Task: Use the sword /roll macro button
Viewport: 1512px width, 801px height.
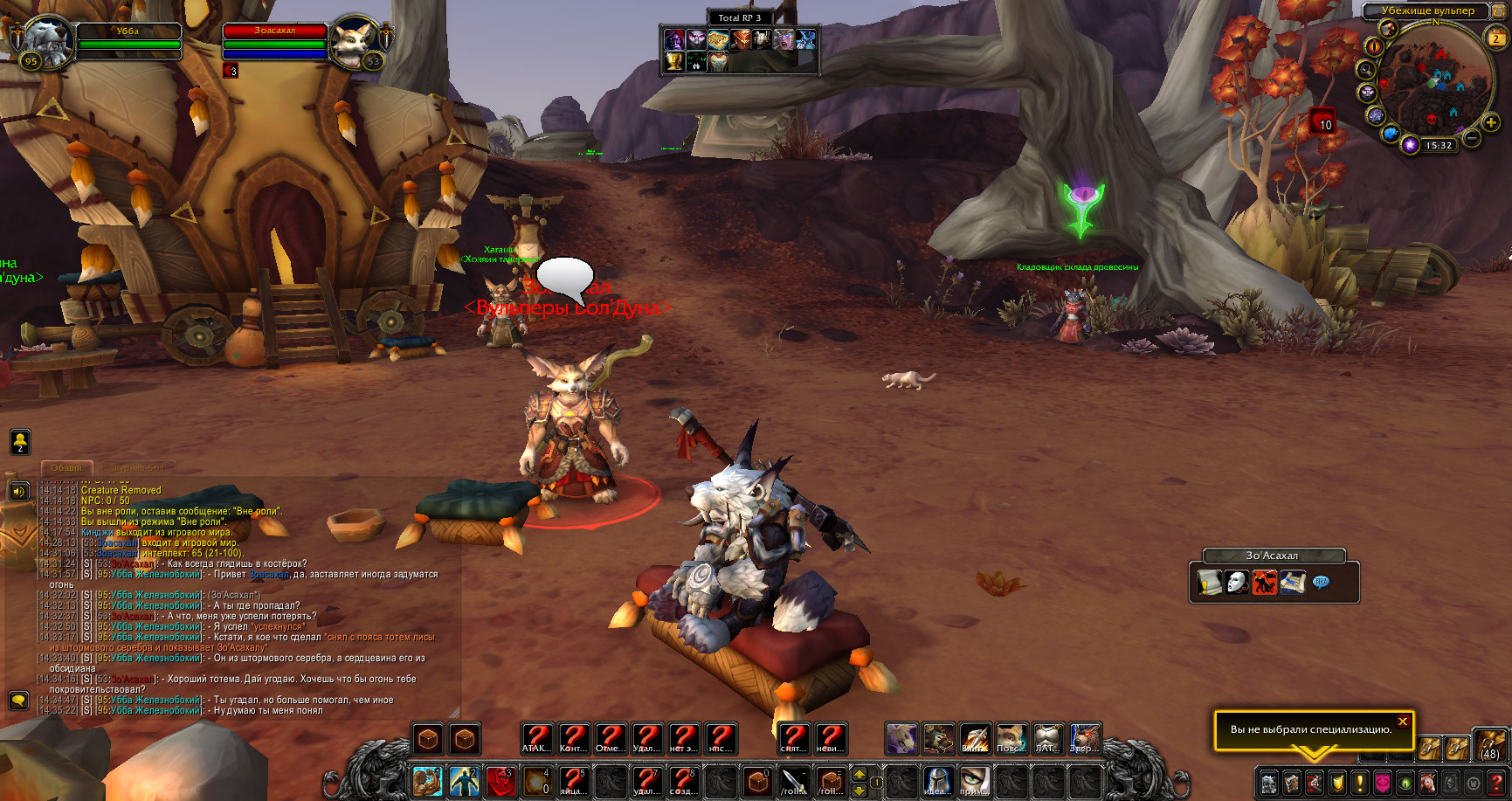Action: pyautogui.click(x=794, y=780)
